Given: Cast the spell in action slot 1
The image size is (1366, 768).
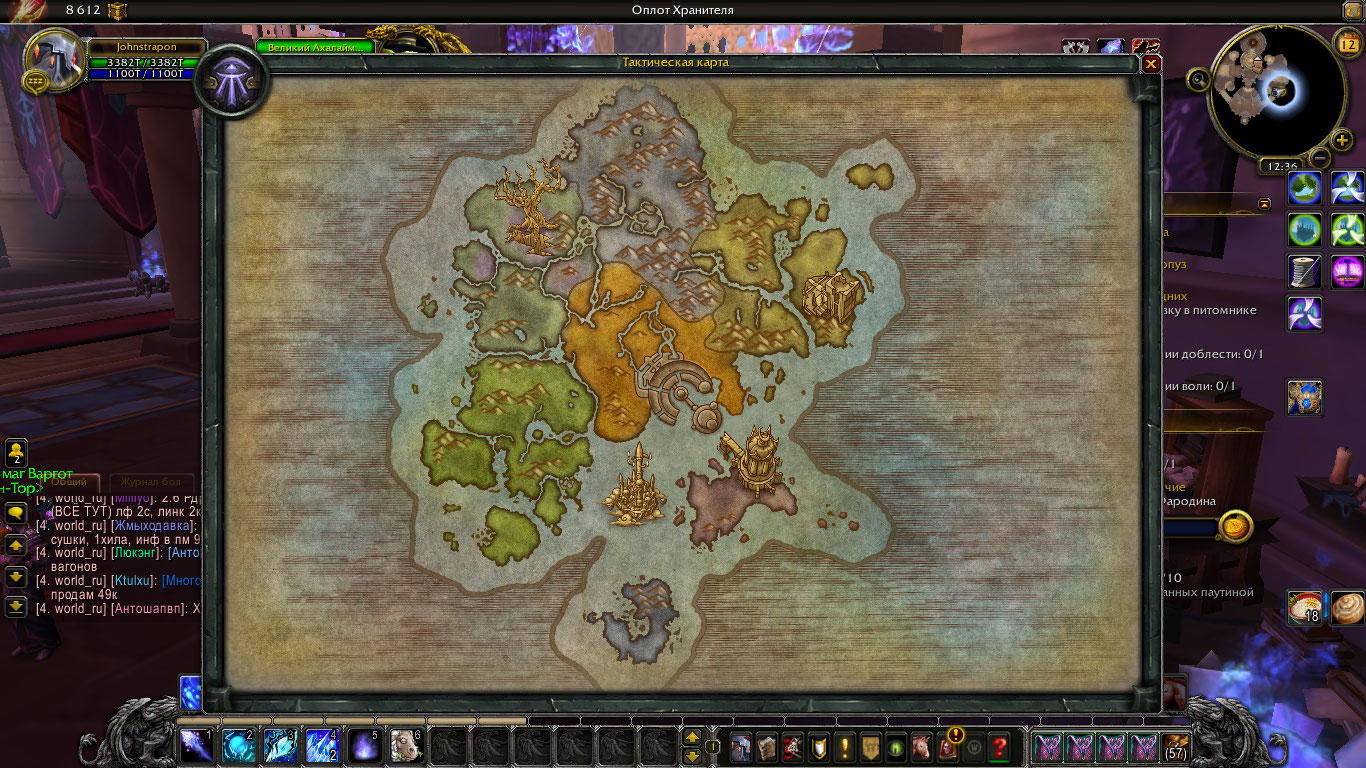Looking at the screenshot, I should 196,746.
